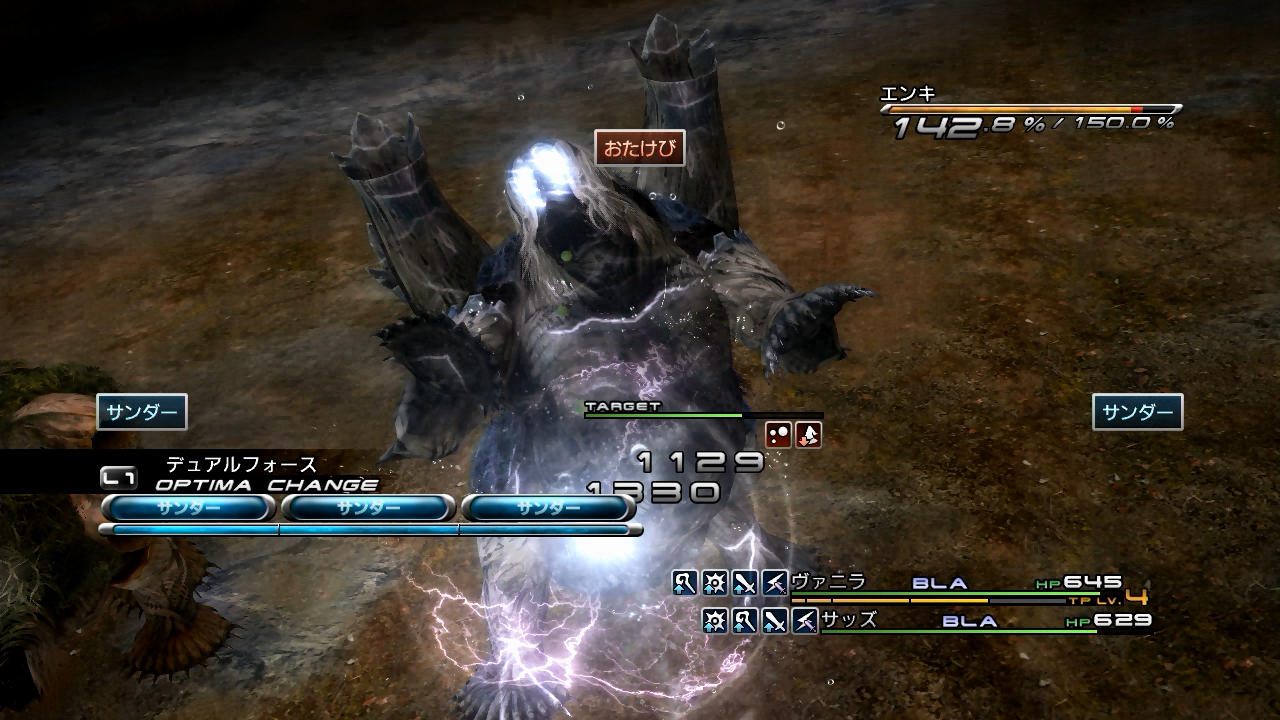The image size is (1280, 720).
Task: Check ヴァニラ's staff with up-arrow buff icon
Action: click(x=685, y=582)
